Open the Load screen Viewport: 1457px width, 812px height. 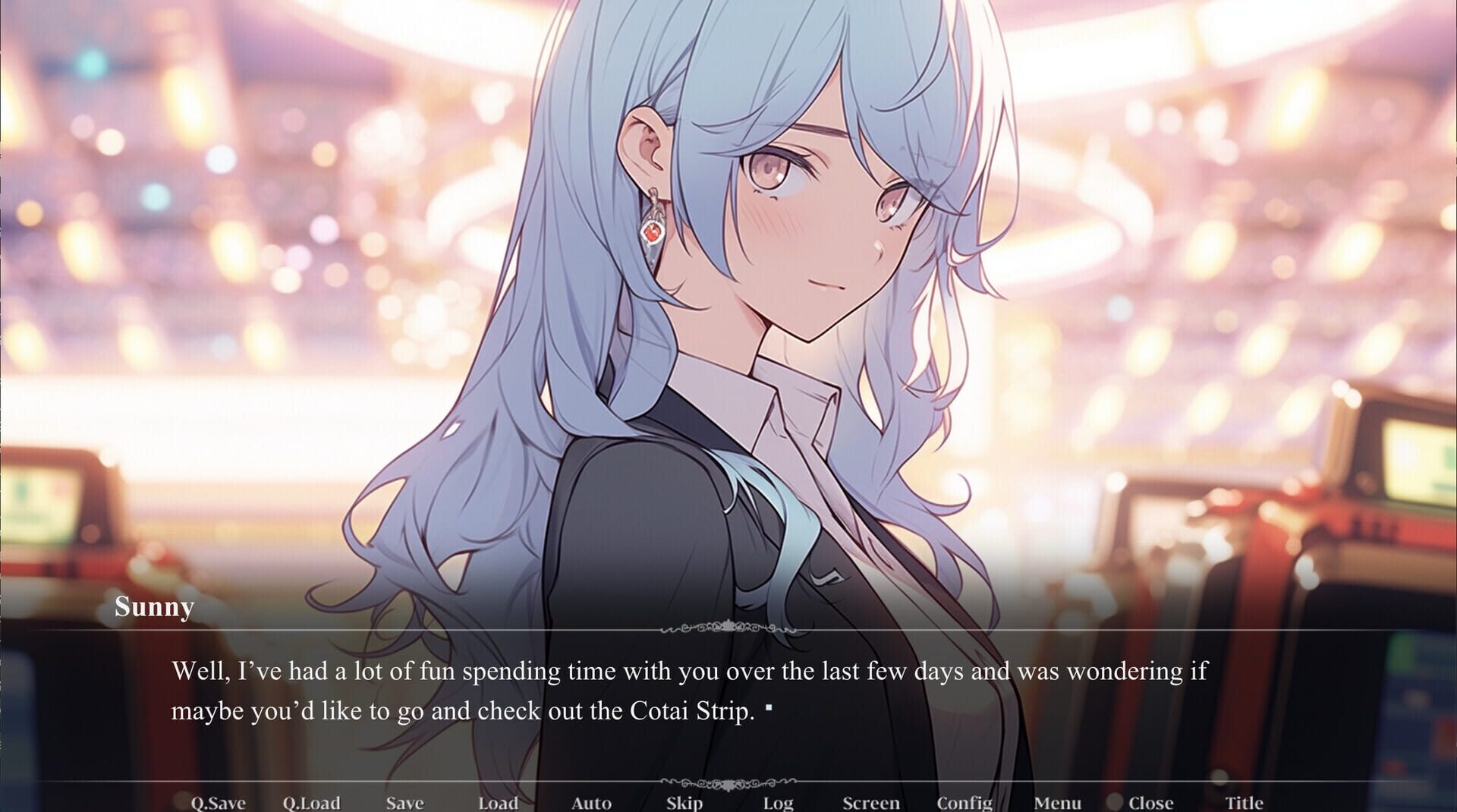click(x=499, y=802)
